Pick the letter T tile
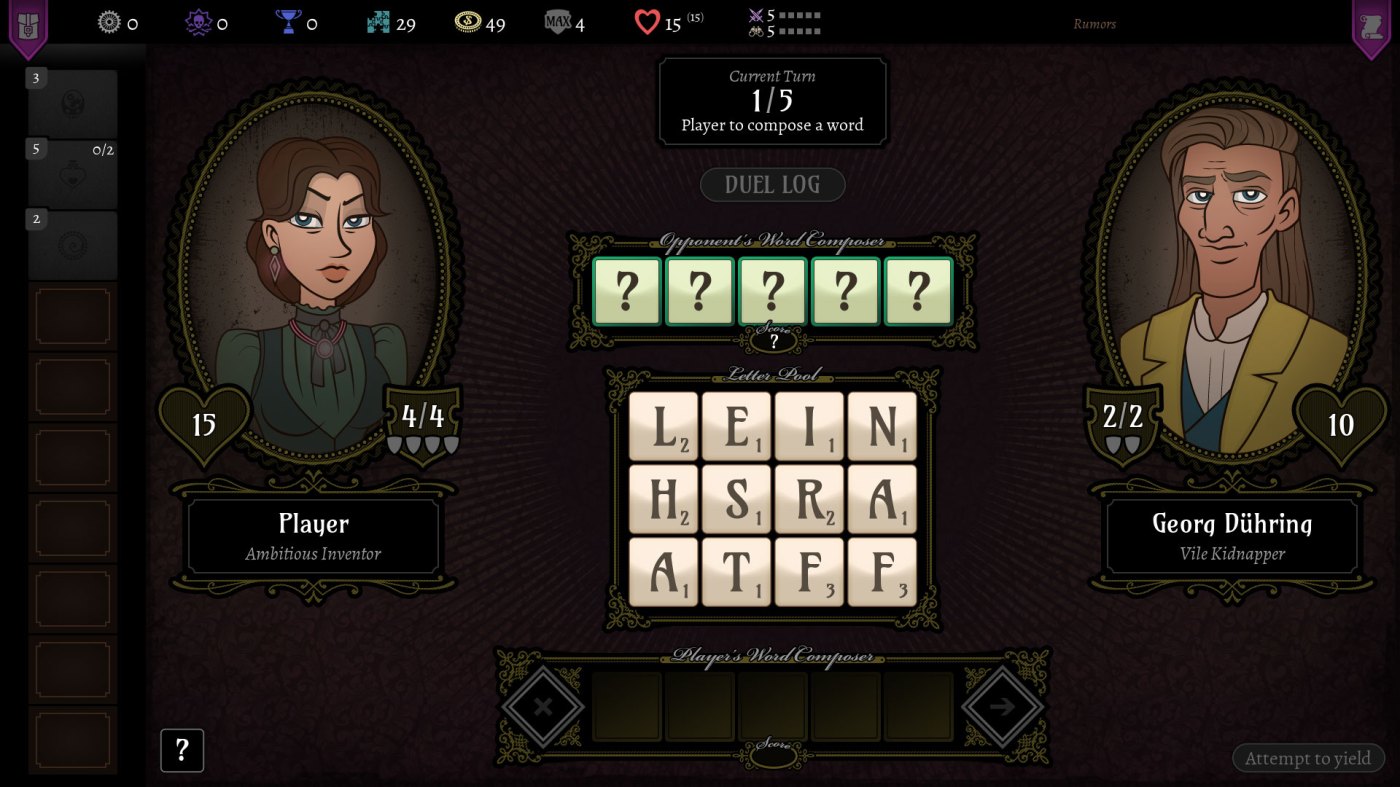Viewport: 1400px width, 787px height. pyautogui.click(x=736, y=572)
